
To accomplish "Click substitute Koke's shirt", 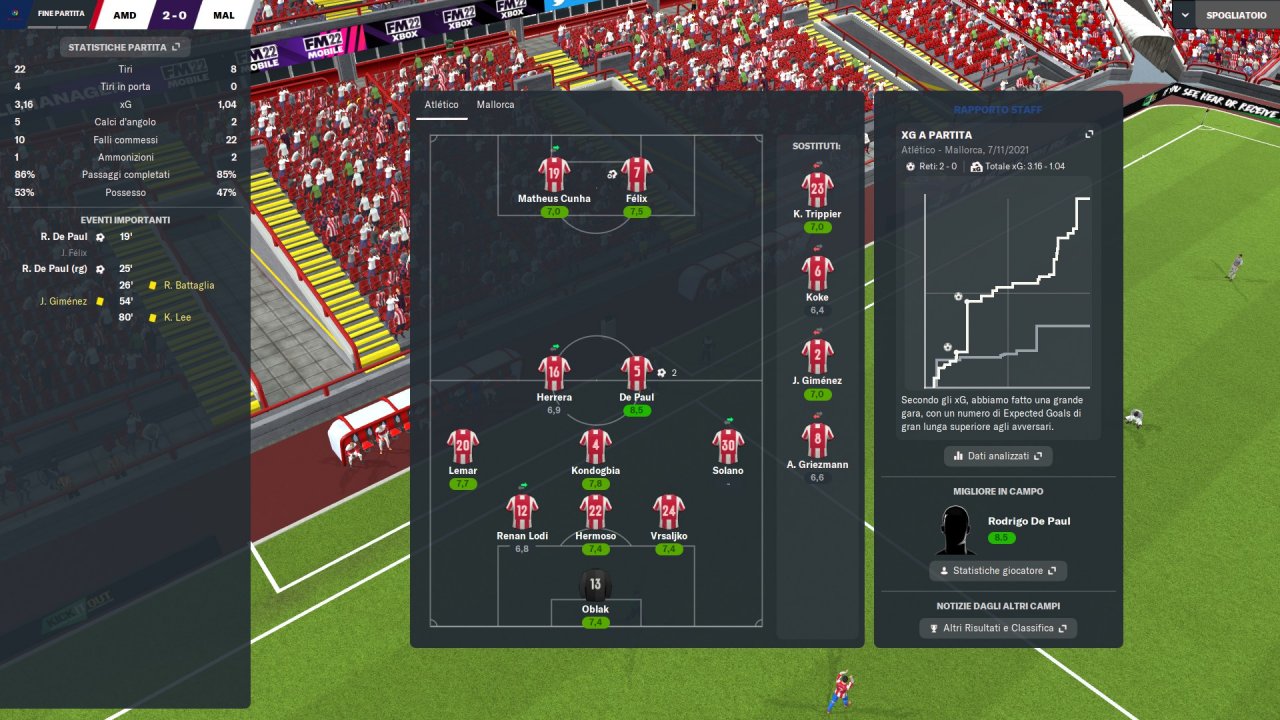I will 817,272.
